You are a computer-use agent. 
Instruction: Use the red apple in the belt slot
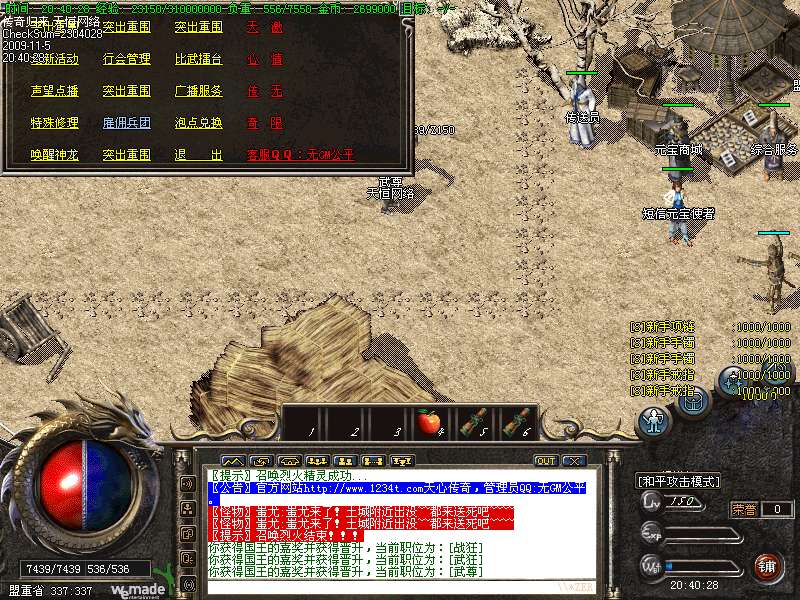(x=430, y=422)
